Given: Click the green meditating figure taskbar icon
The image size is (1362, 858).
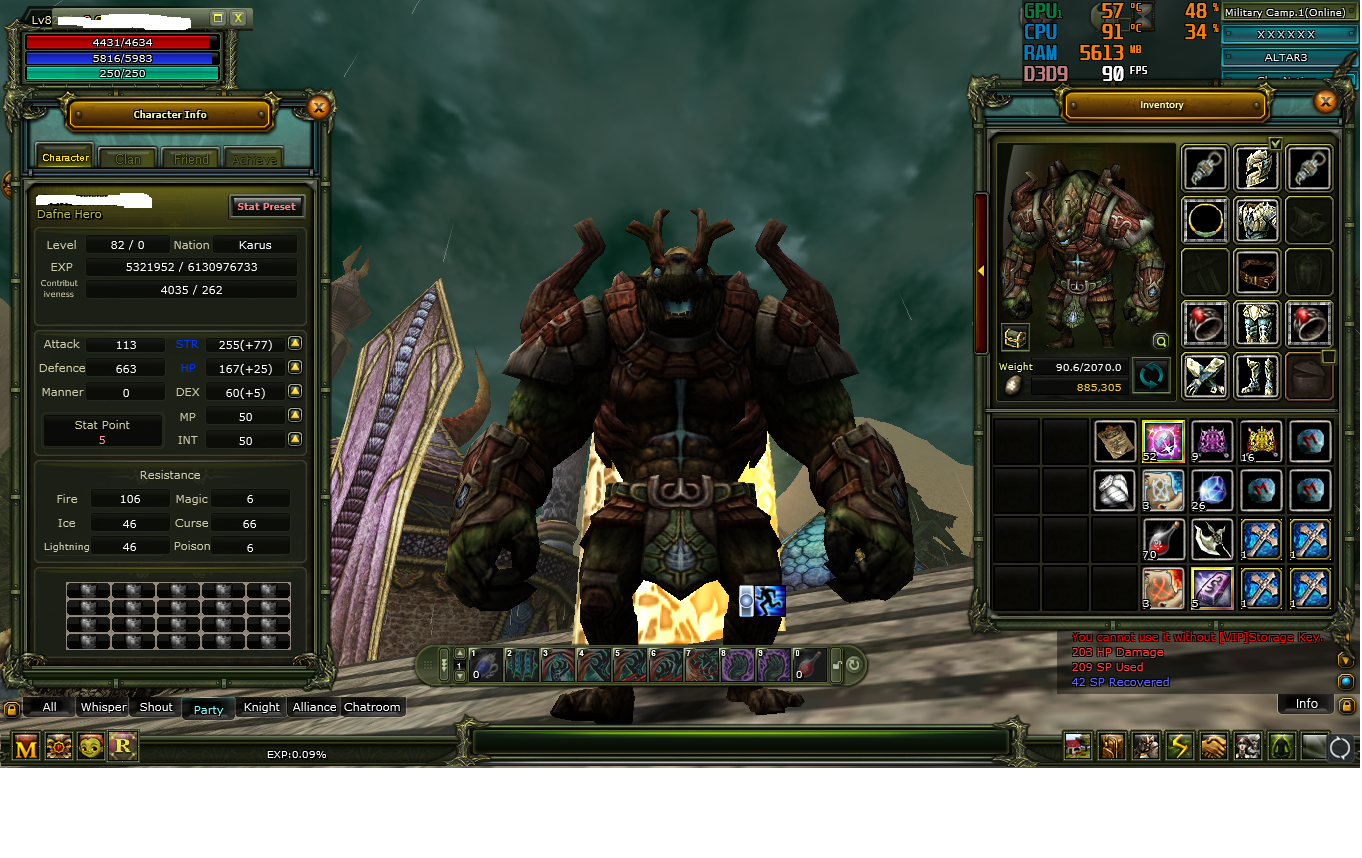Looking at the screenshot, I should (x=1281, y=746).
